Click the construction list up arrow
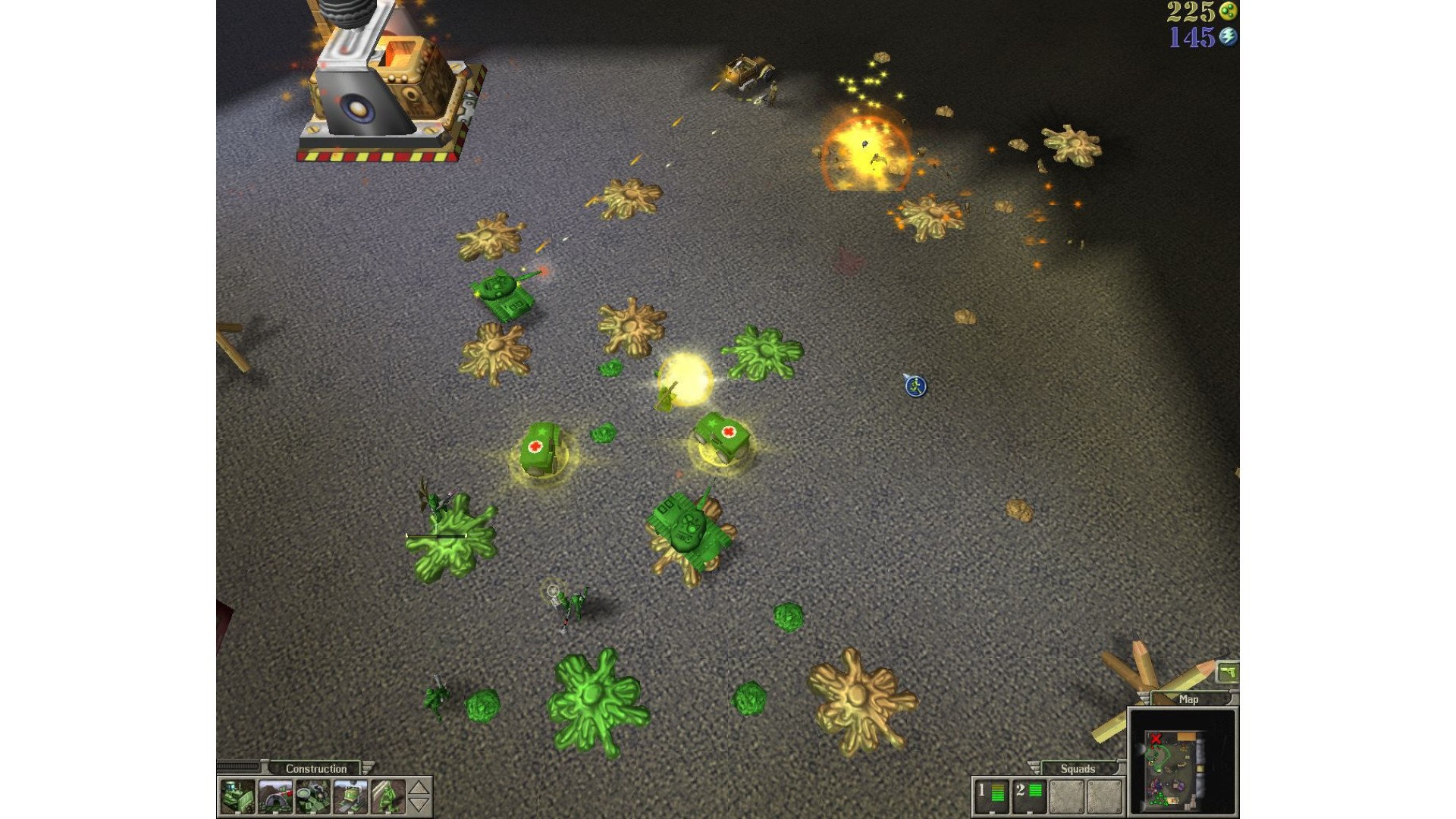This screenshot has height=819, width=1456. pos(419,788)
